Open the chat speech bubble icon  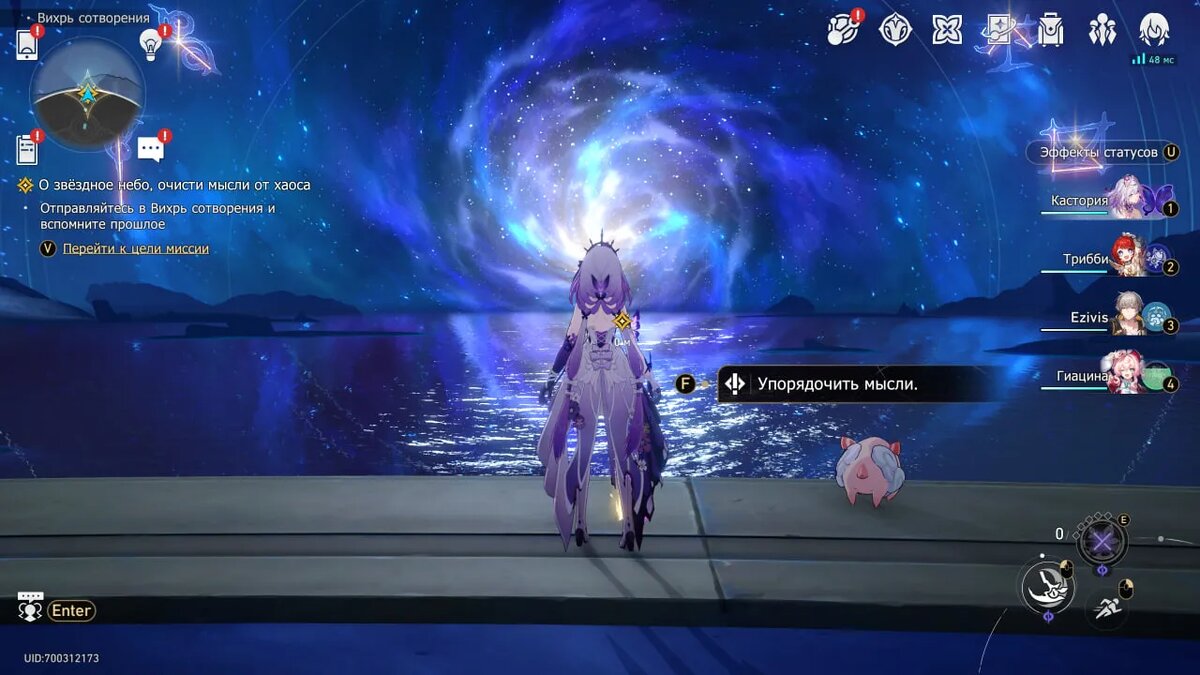point(151,150)
